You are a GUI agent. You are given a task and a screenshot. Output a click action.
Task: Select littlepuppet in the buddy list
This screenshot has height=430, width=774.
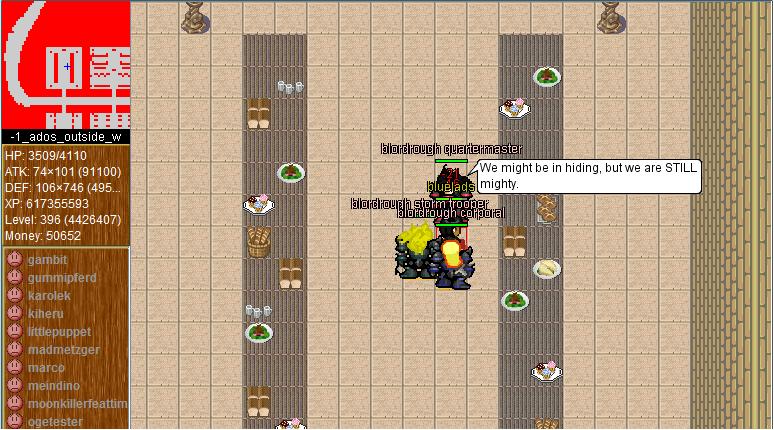point(59,332)
